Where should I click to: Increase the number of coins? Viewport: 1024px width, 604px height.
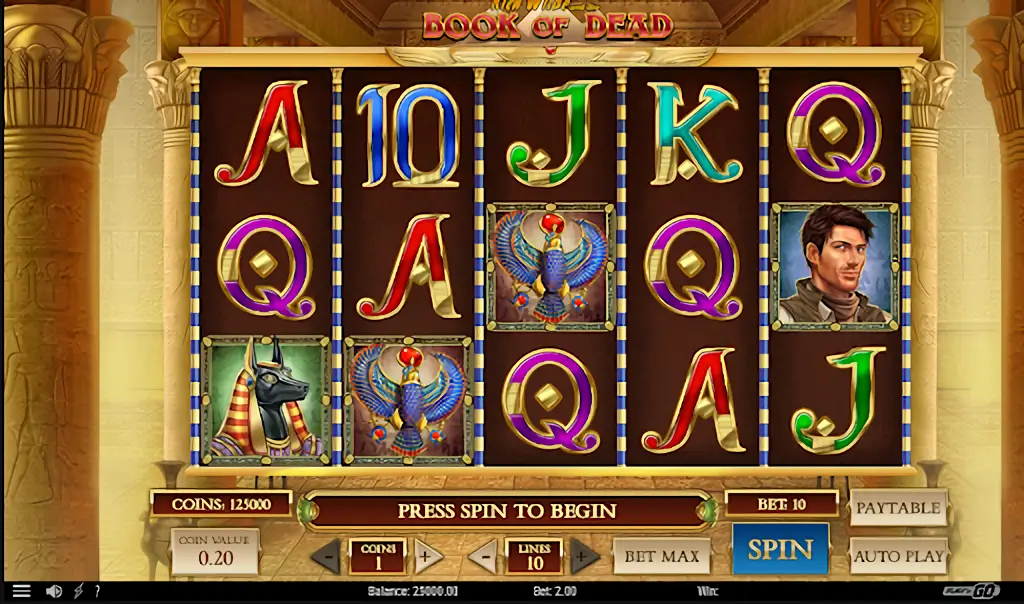click(x=429, y=556)
